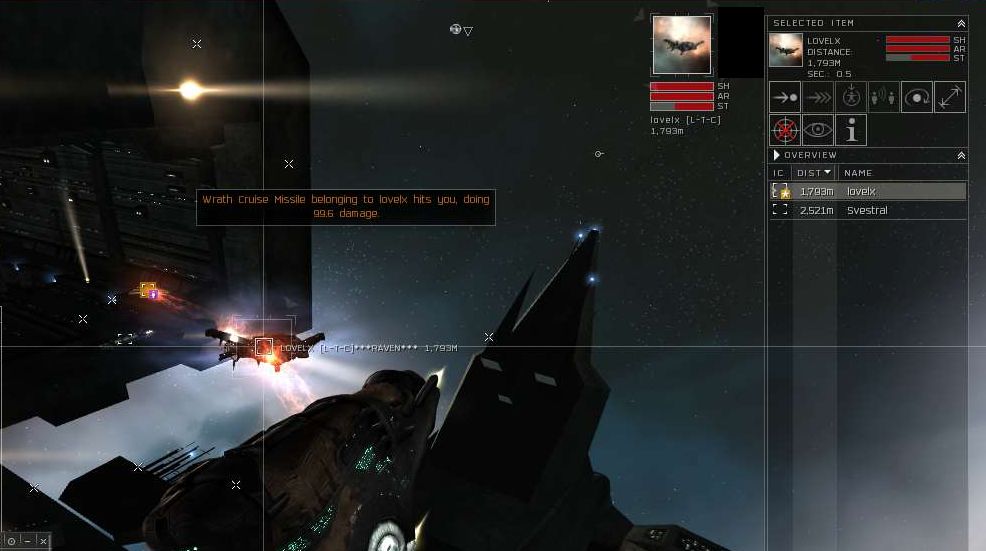Collapse the Overview panel

[x=961, y=155]
